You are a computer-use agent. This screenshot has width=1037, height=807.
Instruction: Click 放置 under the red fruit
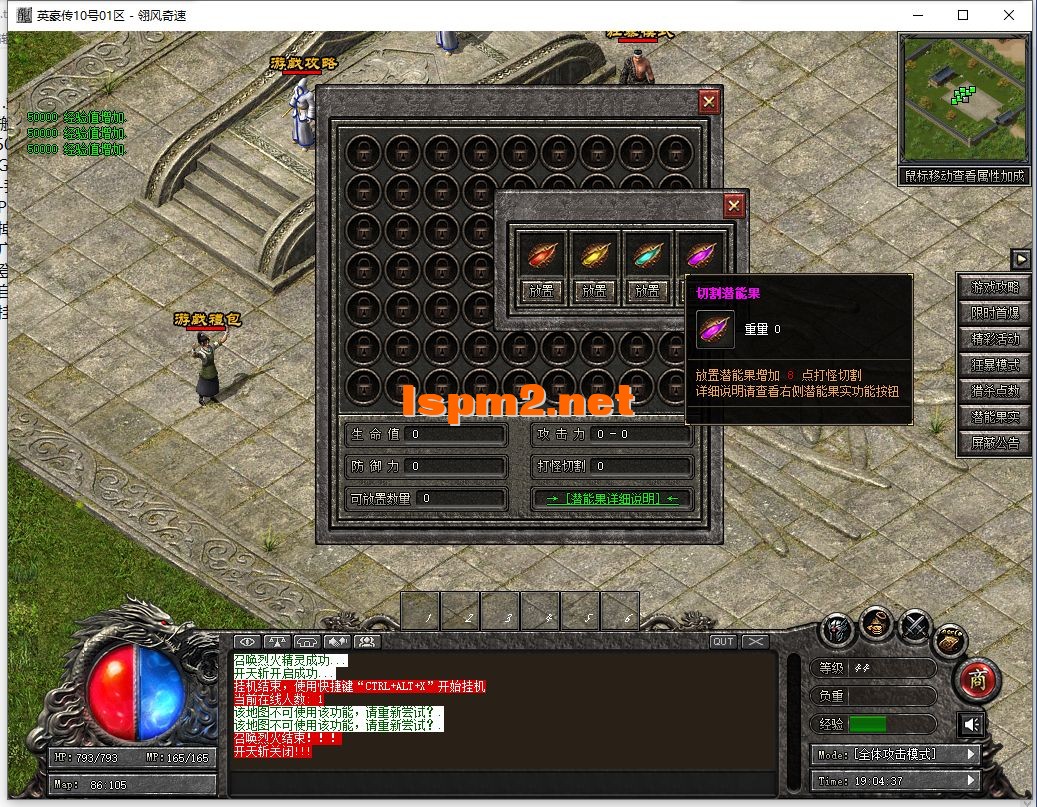[x=543, y=291]
